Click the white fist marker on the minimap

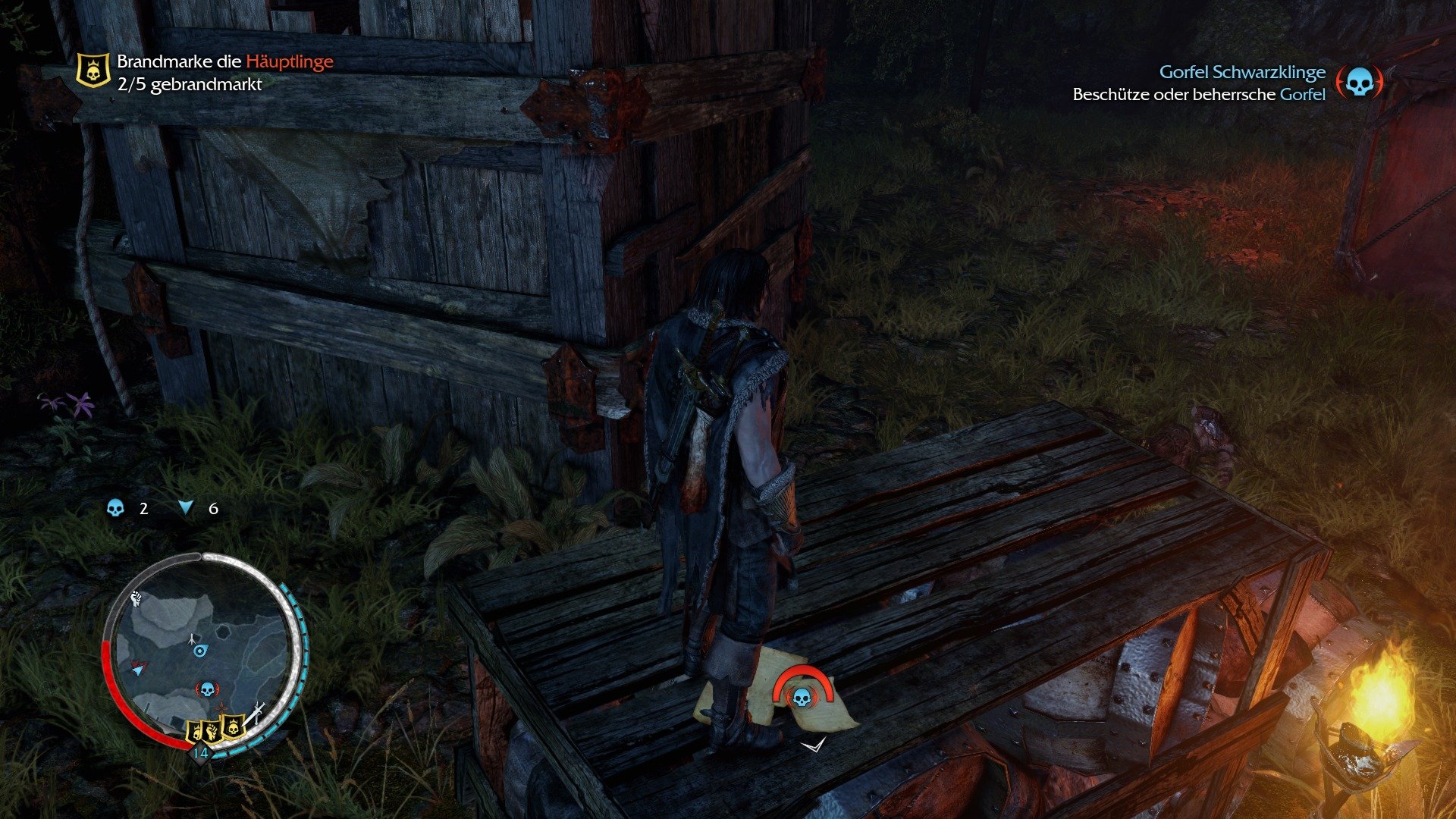136,598
